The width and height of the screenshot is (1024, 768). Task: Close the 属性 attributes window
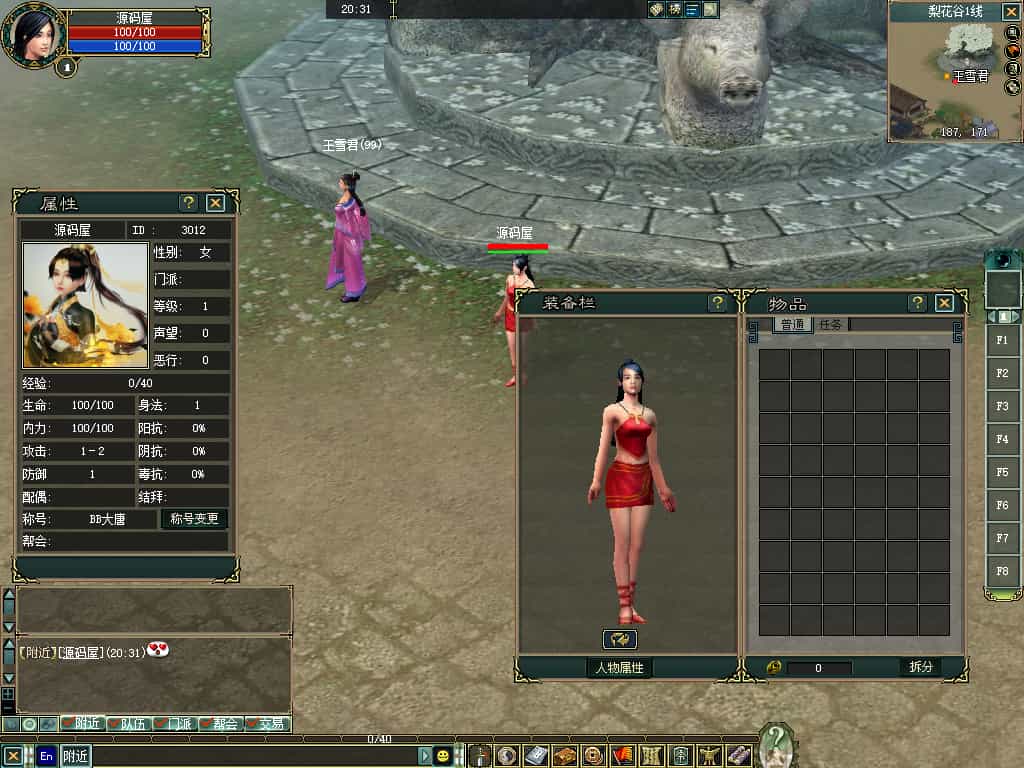point(215,203)
